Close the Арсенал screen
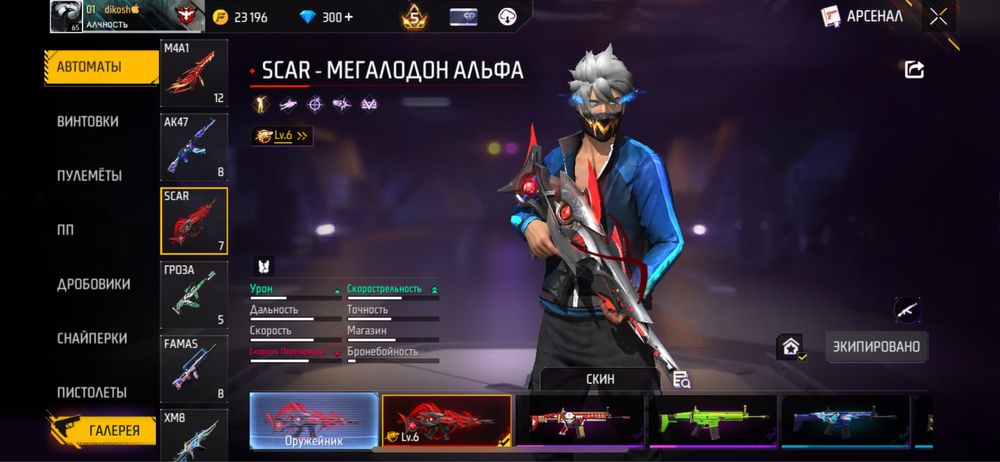The image size is (1000, 462). 939,16
